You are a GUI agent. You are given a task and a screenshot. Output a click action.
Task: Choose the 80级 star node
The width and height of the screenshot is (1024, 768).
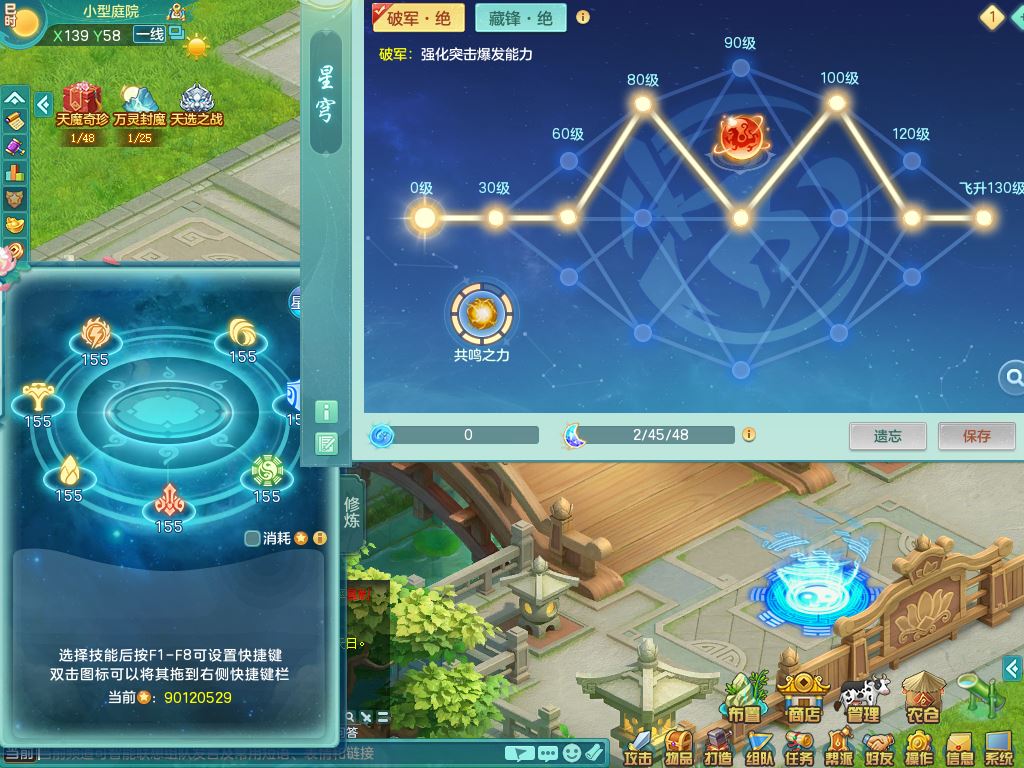[642, 103]
